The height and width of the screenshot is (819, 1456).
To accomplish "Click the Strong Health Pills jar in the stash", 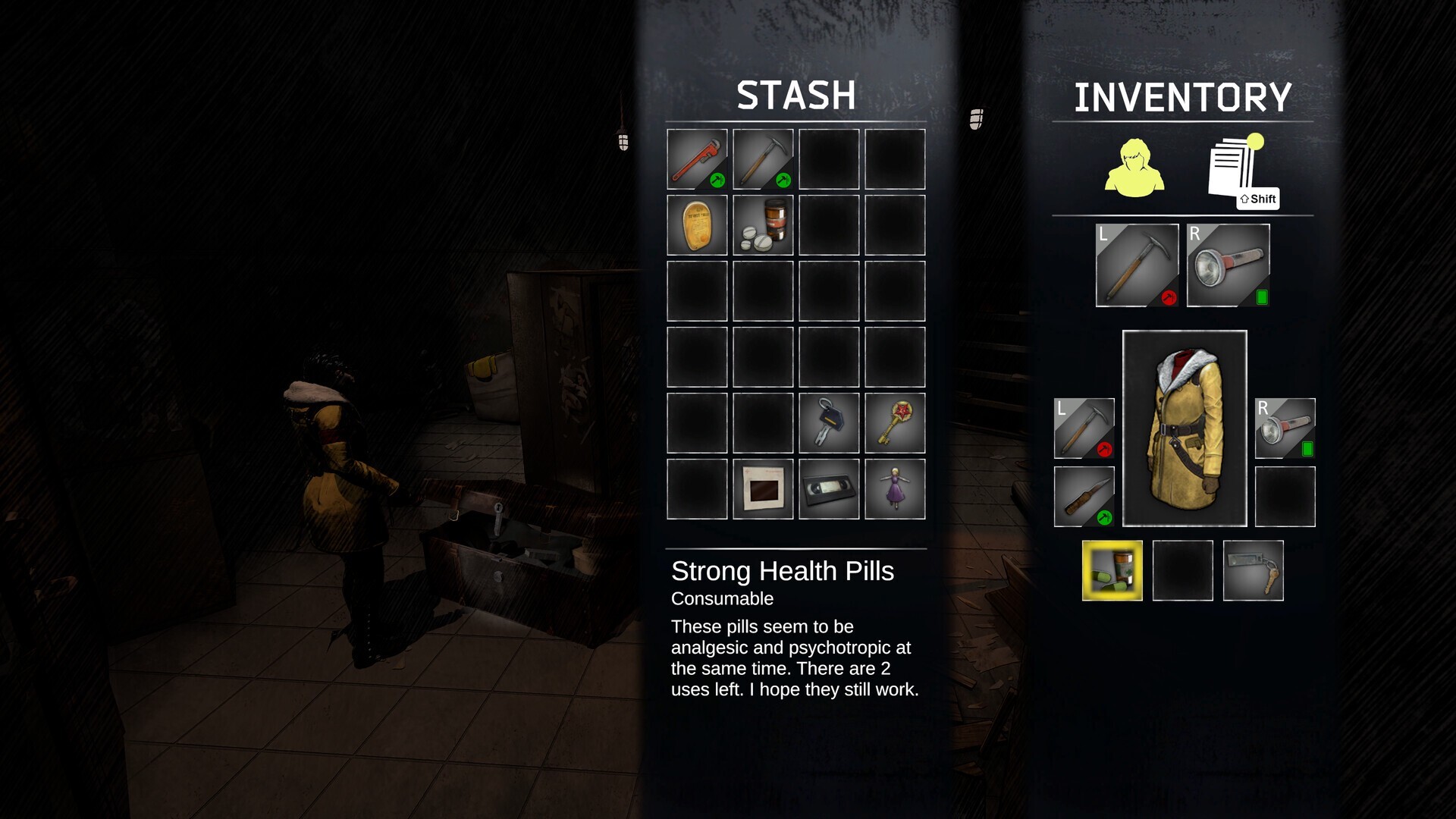I will [762, 225].
